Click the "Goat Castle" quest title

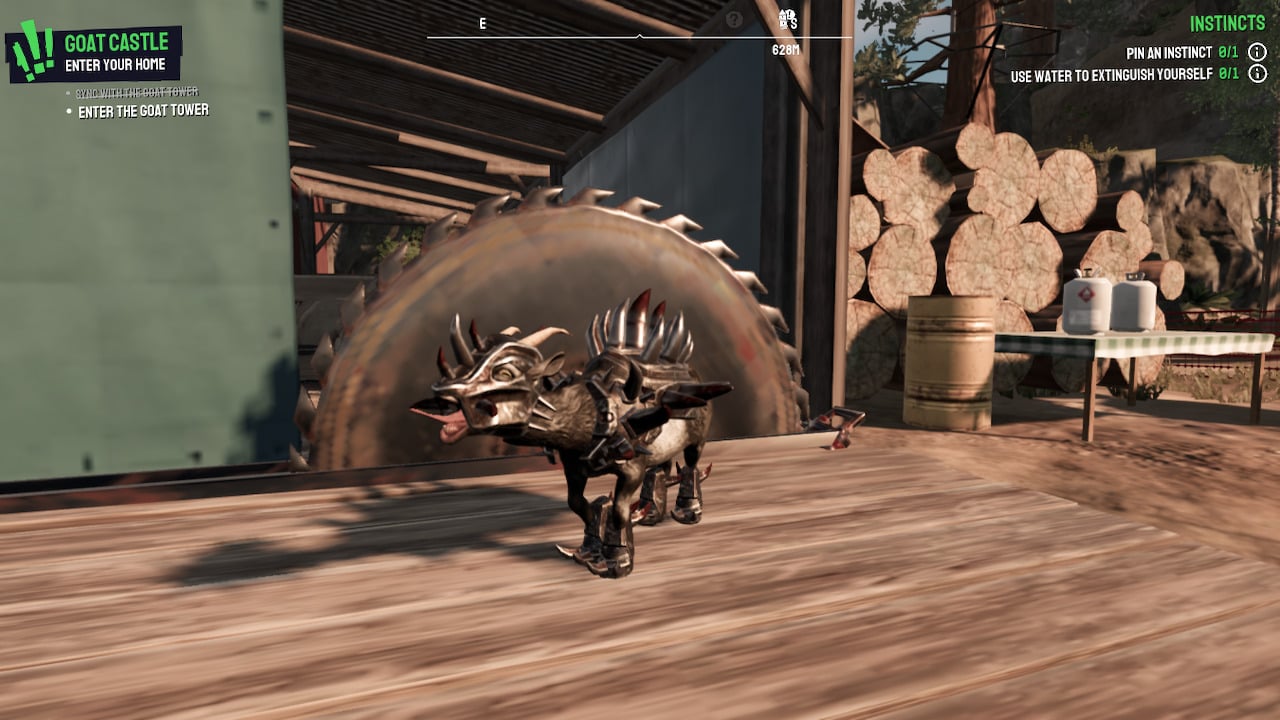[x=117, y=41]
